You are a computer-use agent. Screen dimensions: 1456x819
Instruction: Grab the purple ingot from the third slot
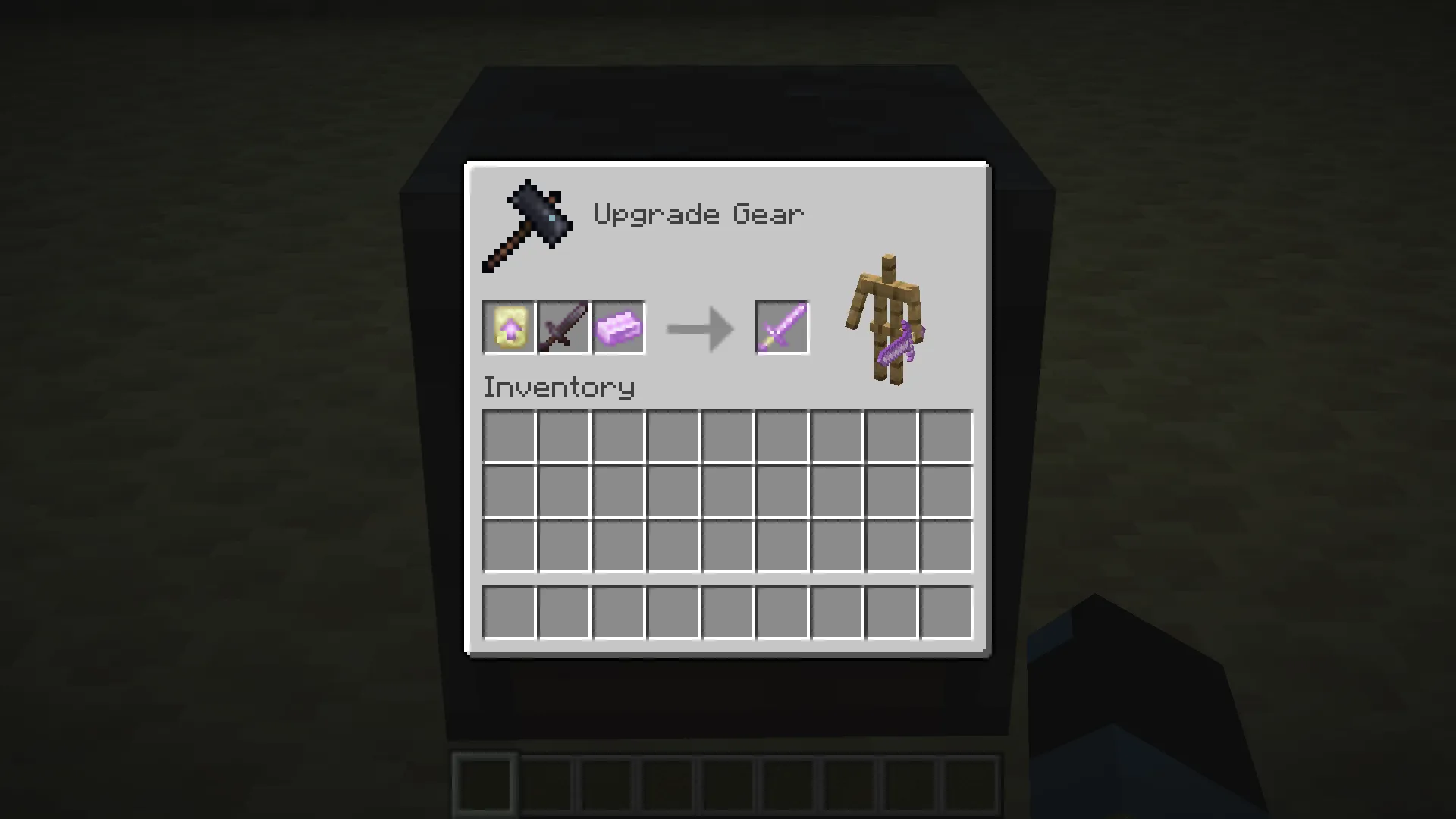coord(618,328)
